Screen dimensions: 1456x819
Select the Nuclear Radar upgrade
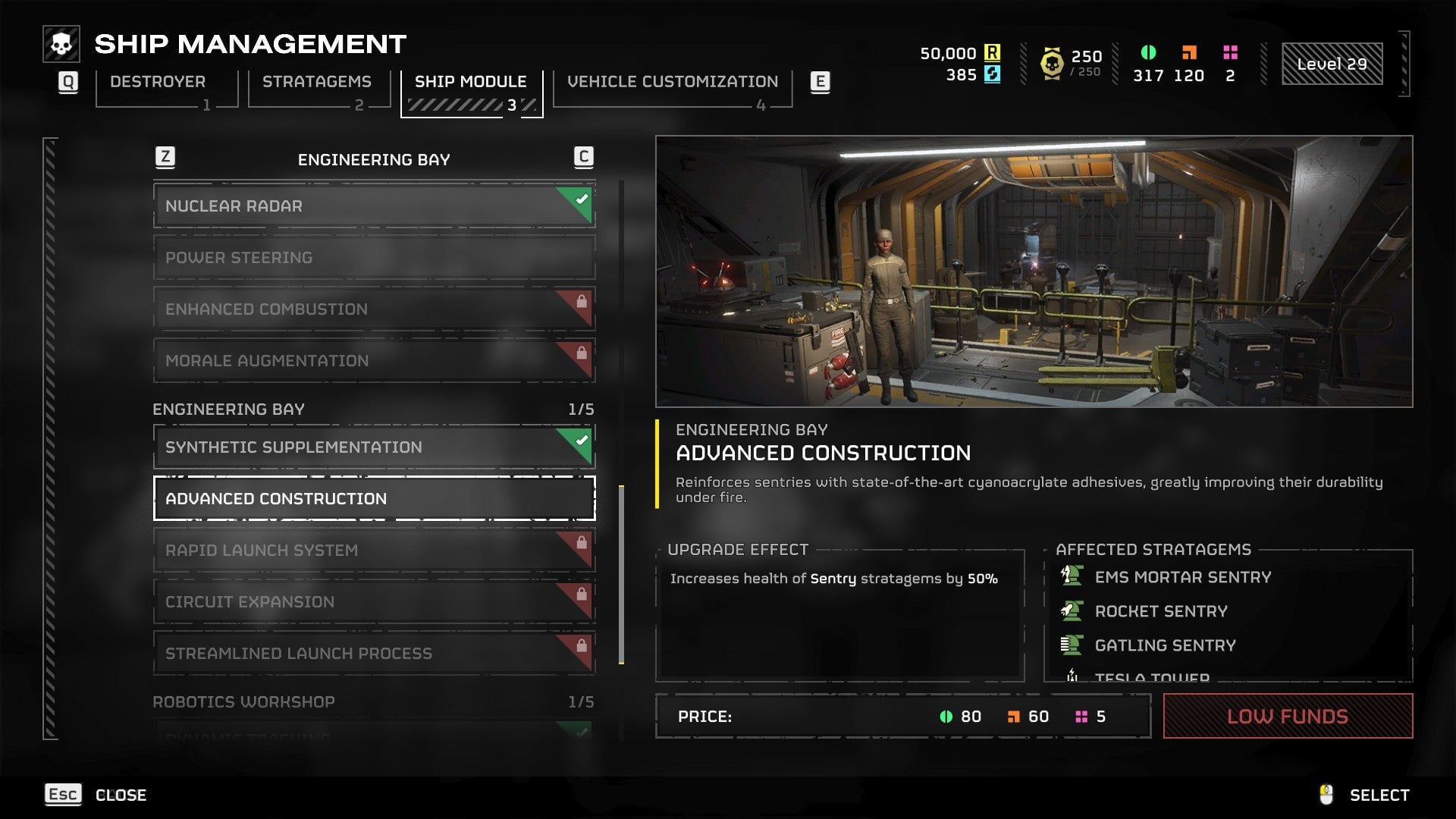374,206
